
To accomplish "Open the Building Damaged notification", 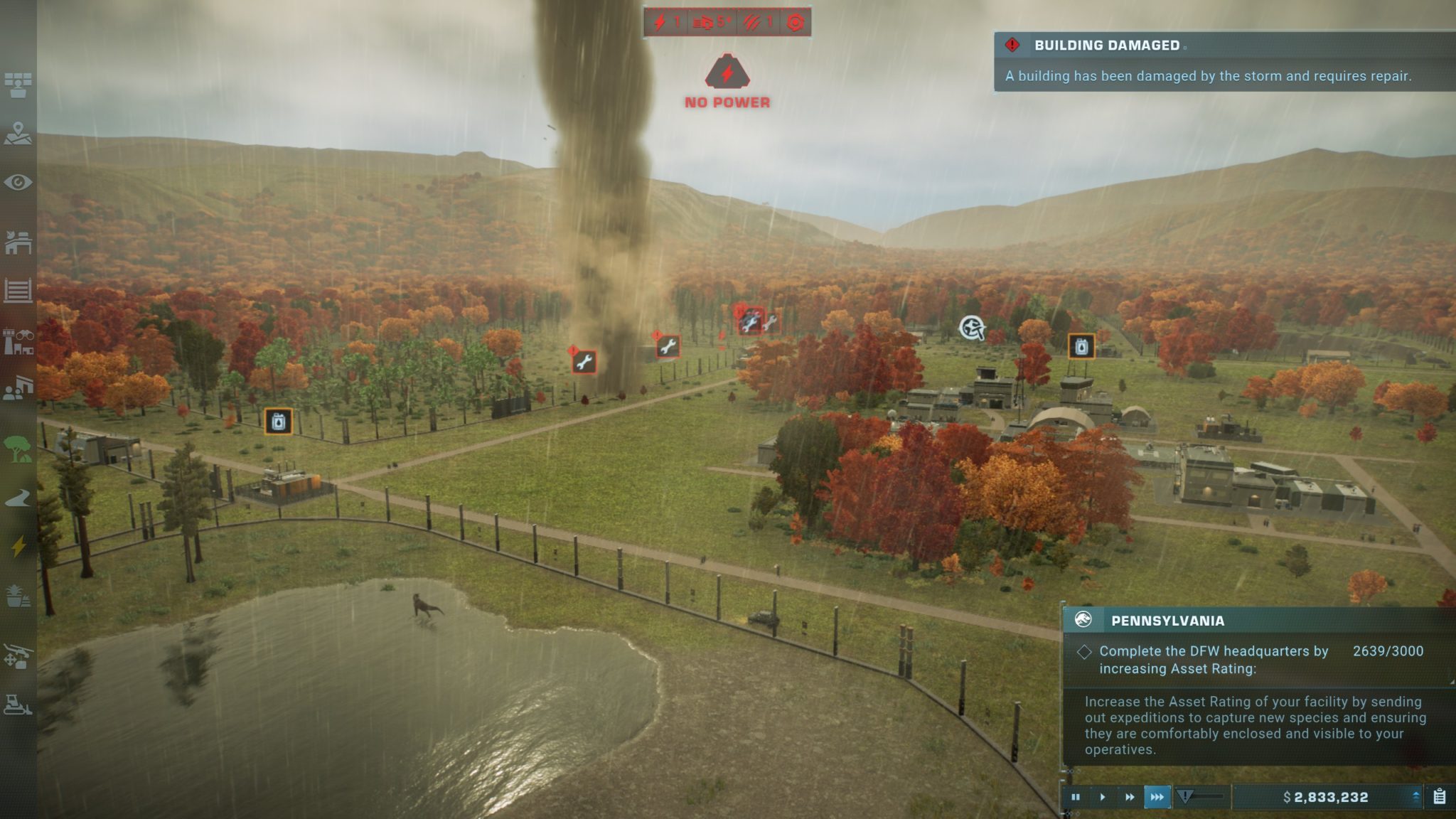I will click(1223, 61).
